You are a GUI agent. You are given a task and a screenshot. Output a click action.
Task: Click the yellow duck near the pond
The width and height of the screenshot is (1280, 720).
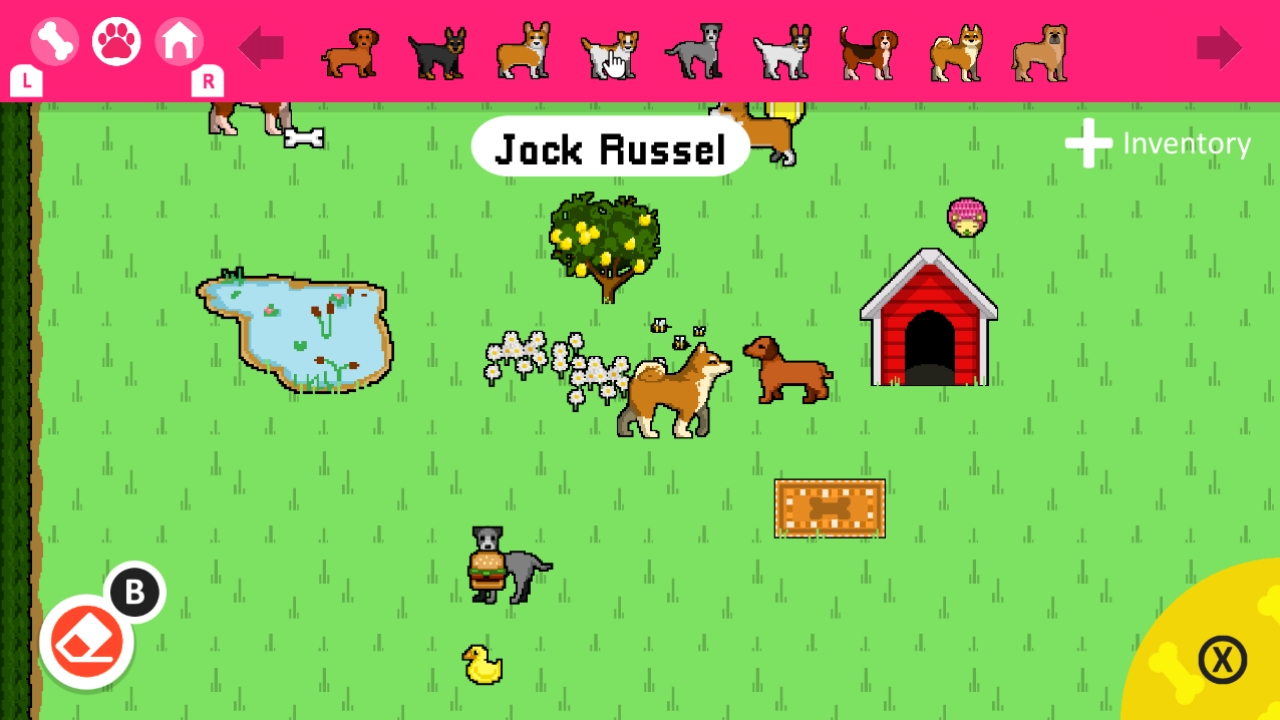click(482, 663)
